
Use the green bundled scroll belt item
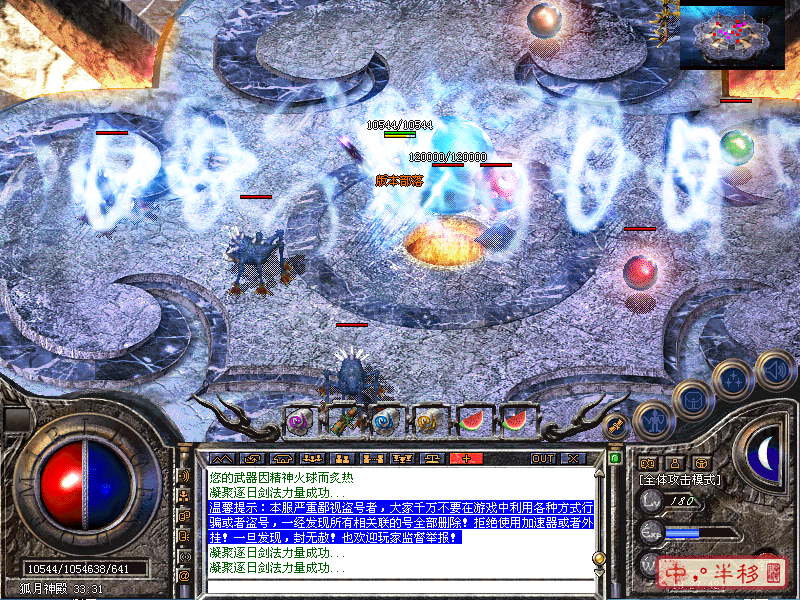click(343, 422)
